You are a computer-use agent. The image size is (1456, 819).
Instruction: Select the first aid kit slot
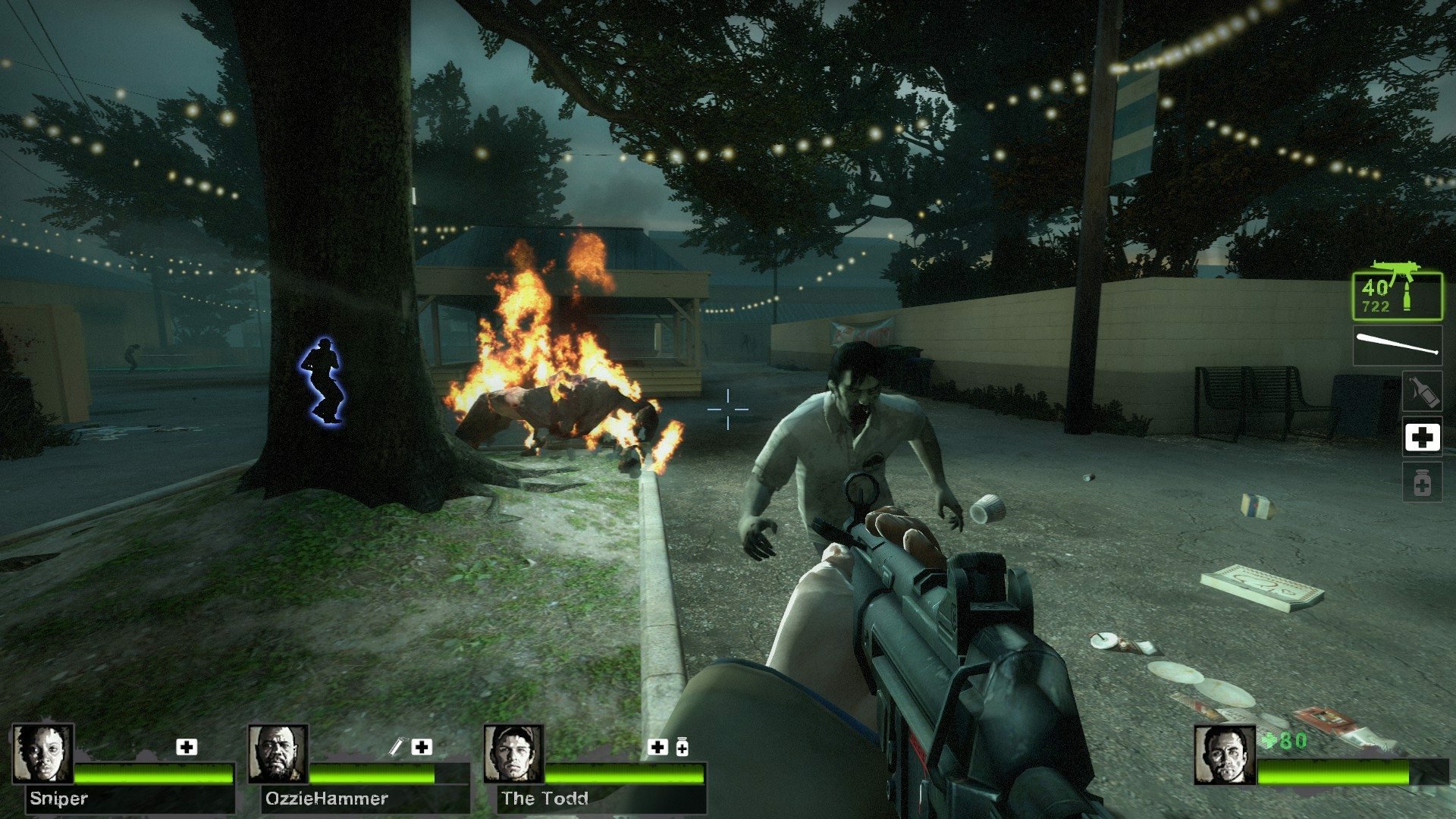pos(1423,435)
